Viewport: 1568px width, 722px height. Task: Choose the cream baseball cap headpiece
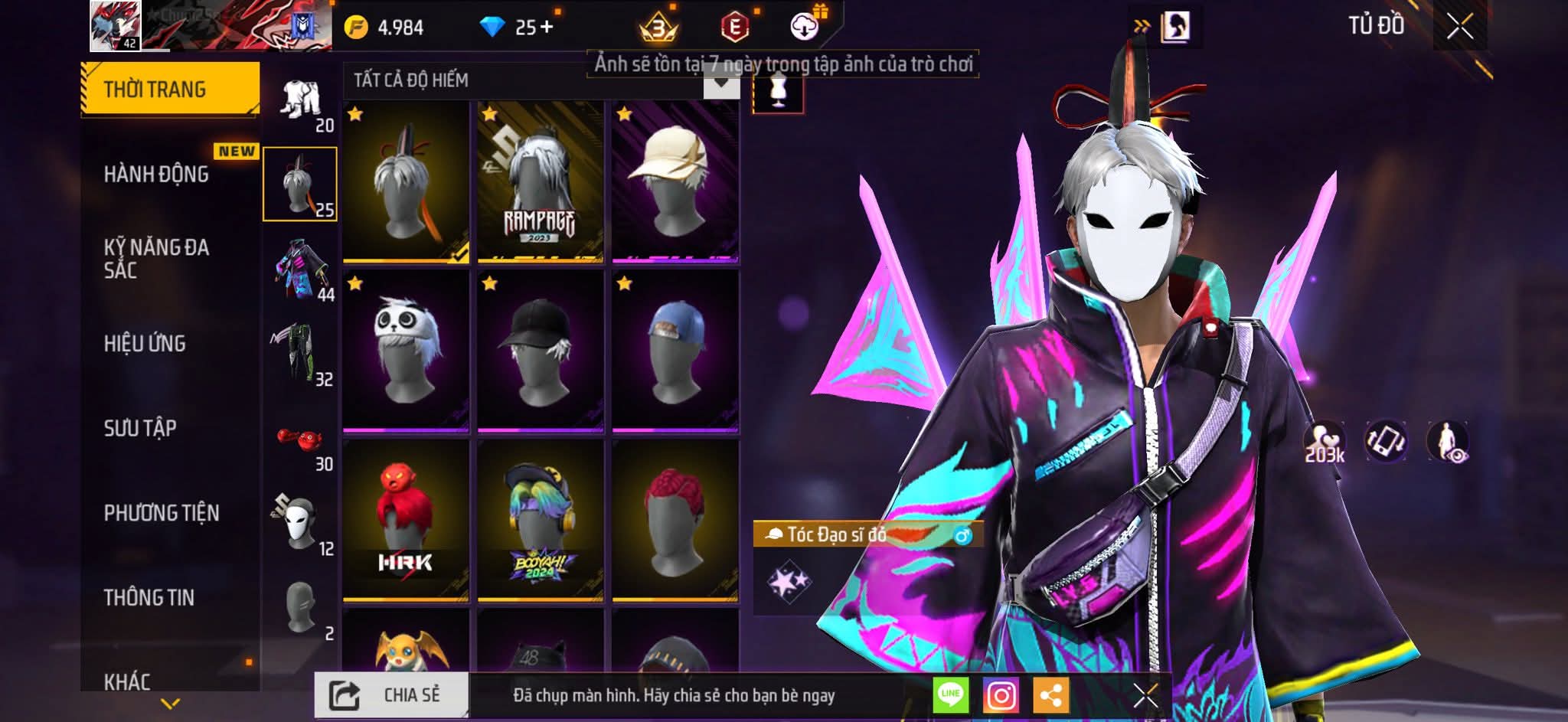click(x=675, y=182)
